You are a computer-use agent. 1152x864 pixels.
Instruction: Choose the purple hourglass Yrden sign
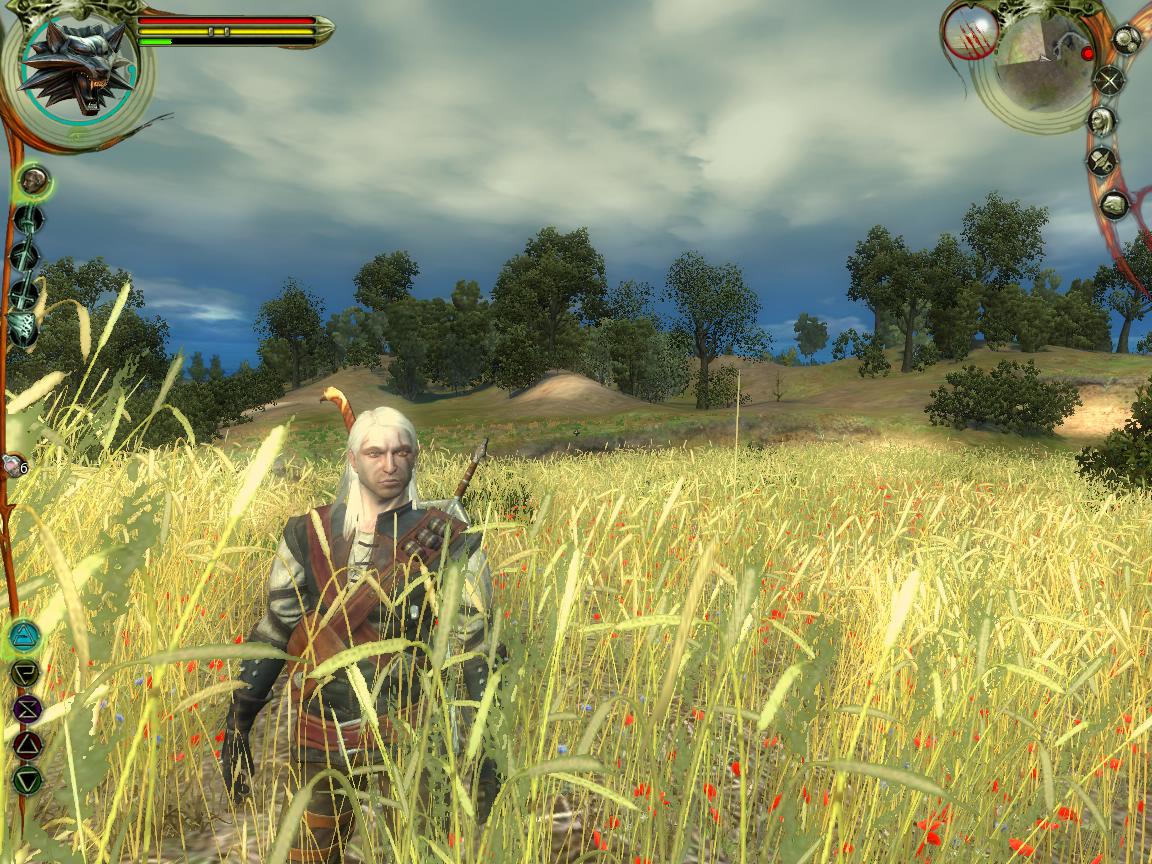(x=26, y=708)
